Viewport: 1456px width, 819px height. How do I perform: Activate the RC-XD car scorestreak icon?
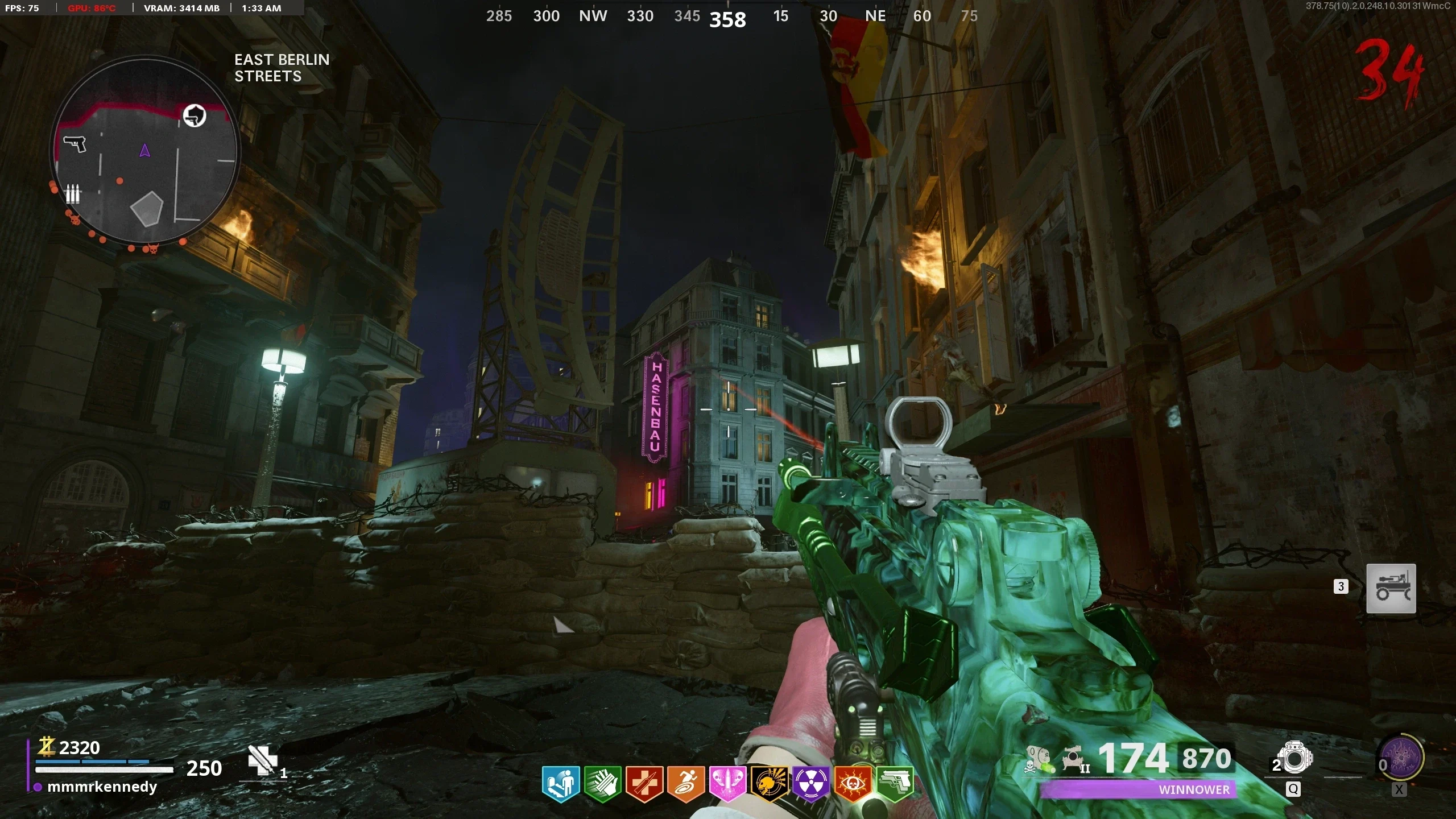[x=1391, y=589]
